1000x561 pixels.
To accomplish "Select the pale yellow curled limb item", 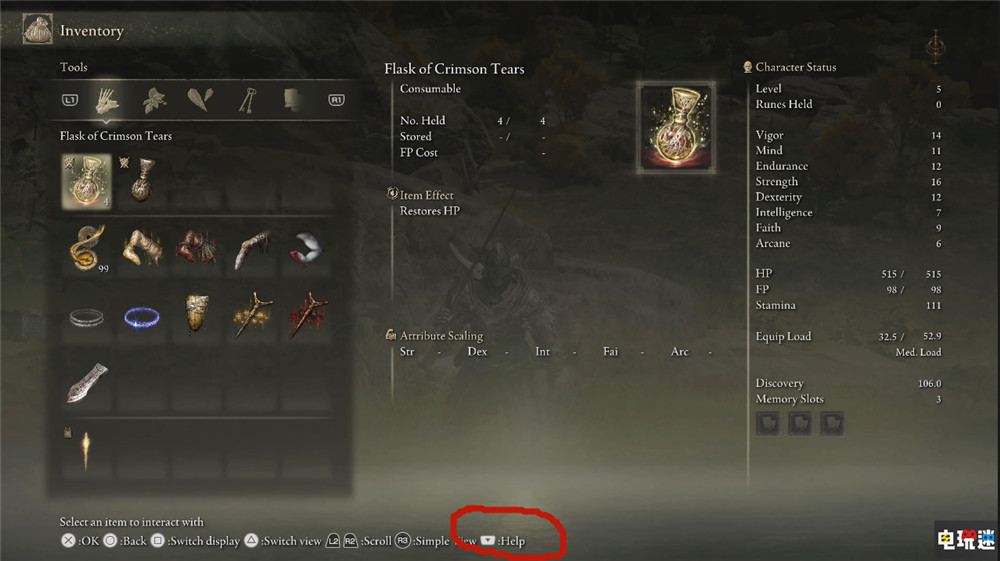I will (x=141, y=248).
